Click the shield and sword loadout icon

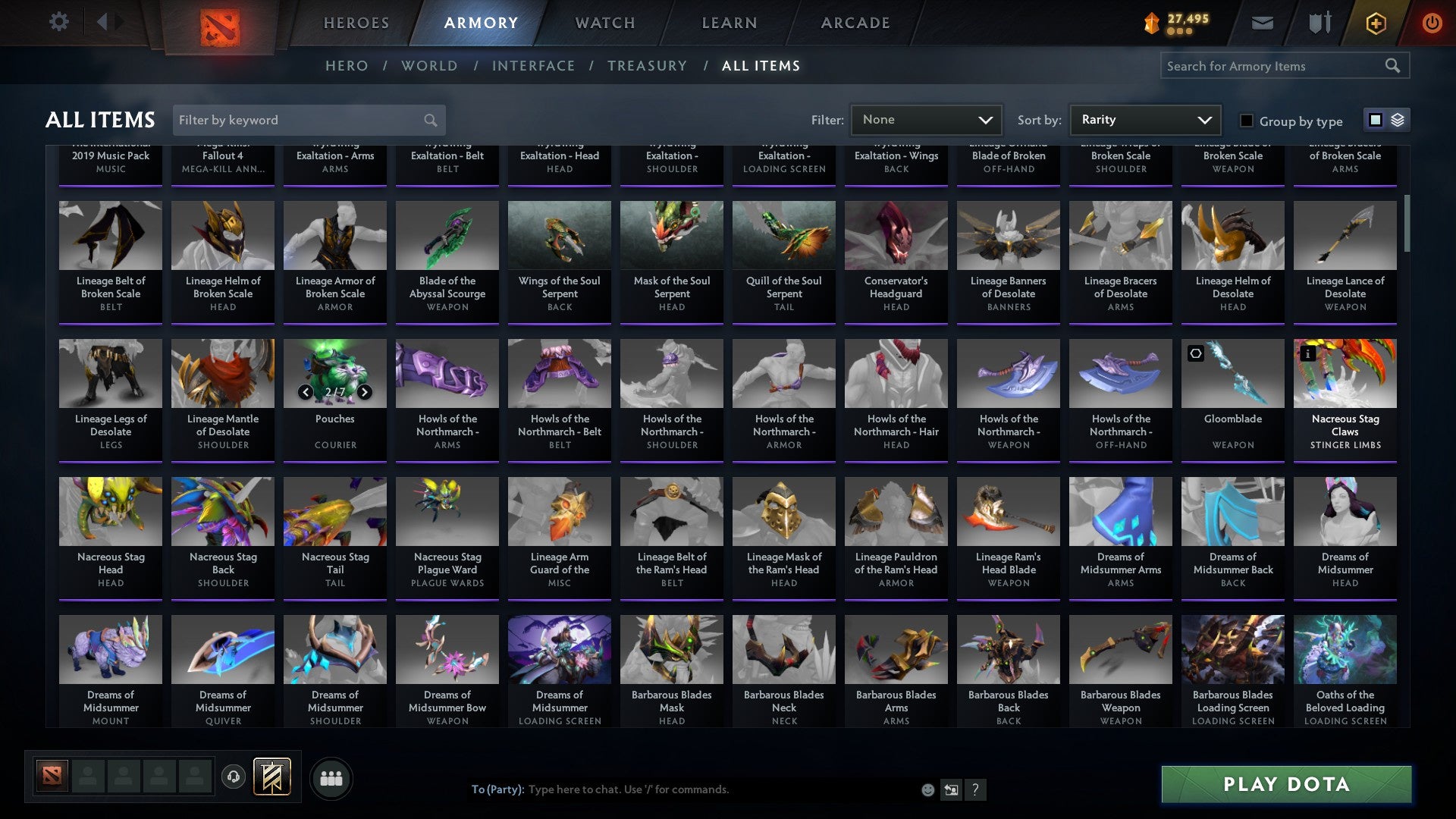pos(1319,23)
